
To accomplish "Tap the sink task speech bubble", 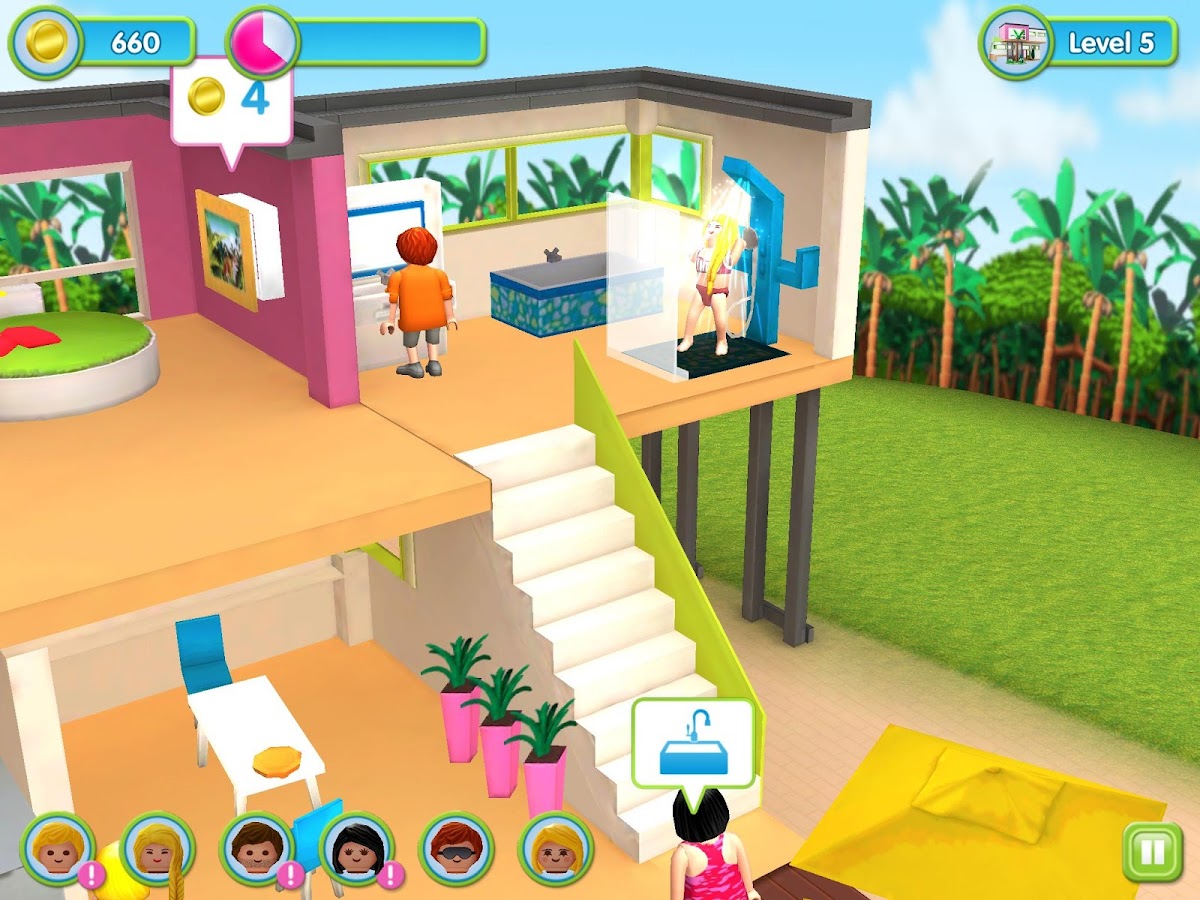I will click(x=693, y=745).
